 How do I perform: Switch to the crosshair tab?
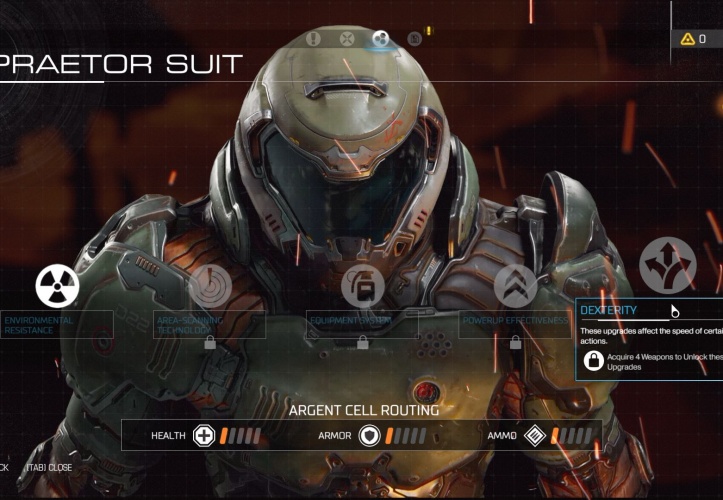click(x=347, y=39)
